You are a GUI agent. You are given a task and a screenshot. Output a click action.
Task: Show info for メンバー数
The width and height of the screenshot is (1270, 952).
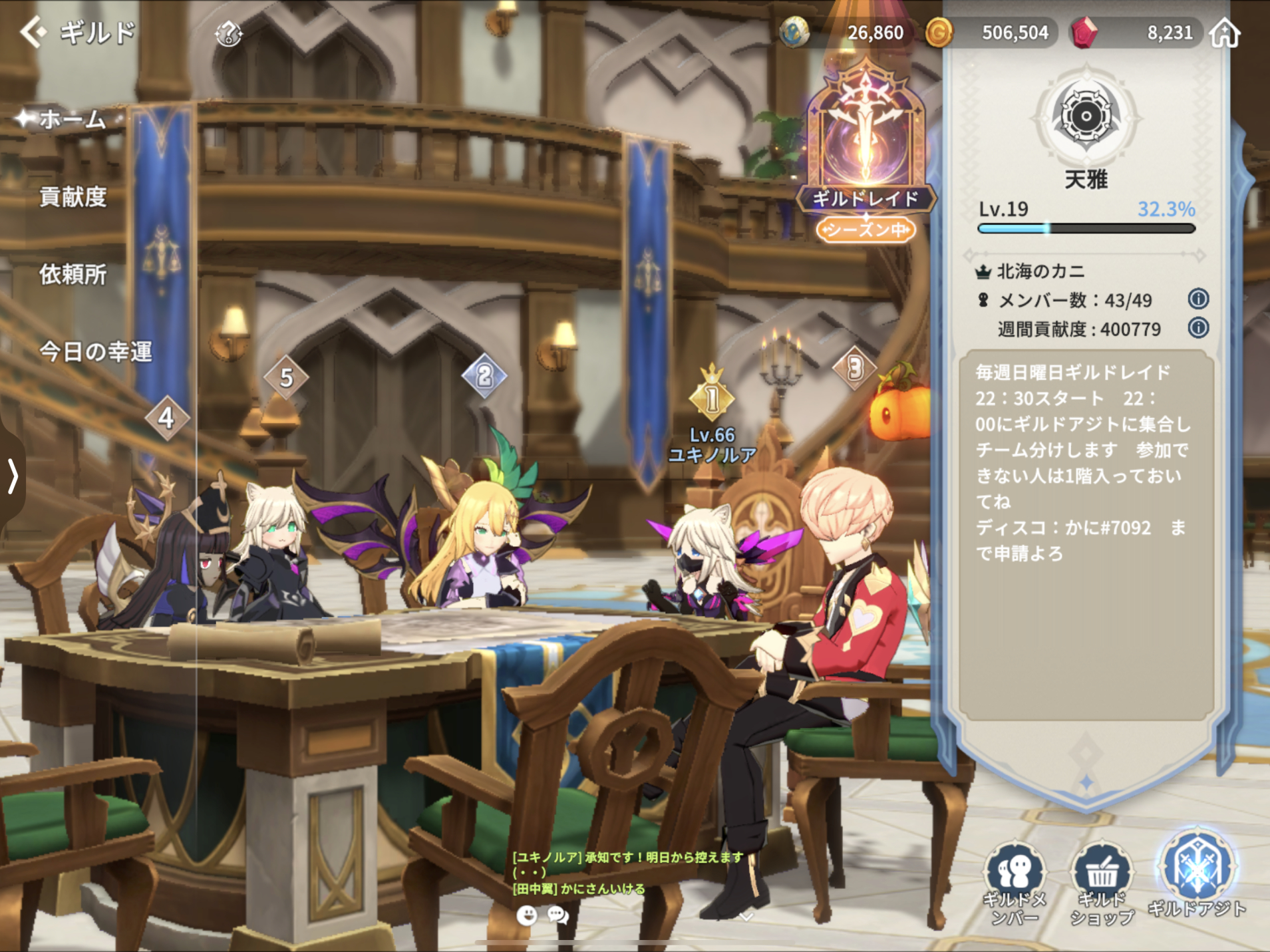click(1198, 299)
